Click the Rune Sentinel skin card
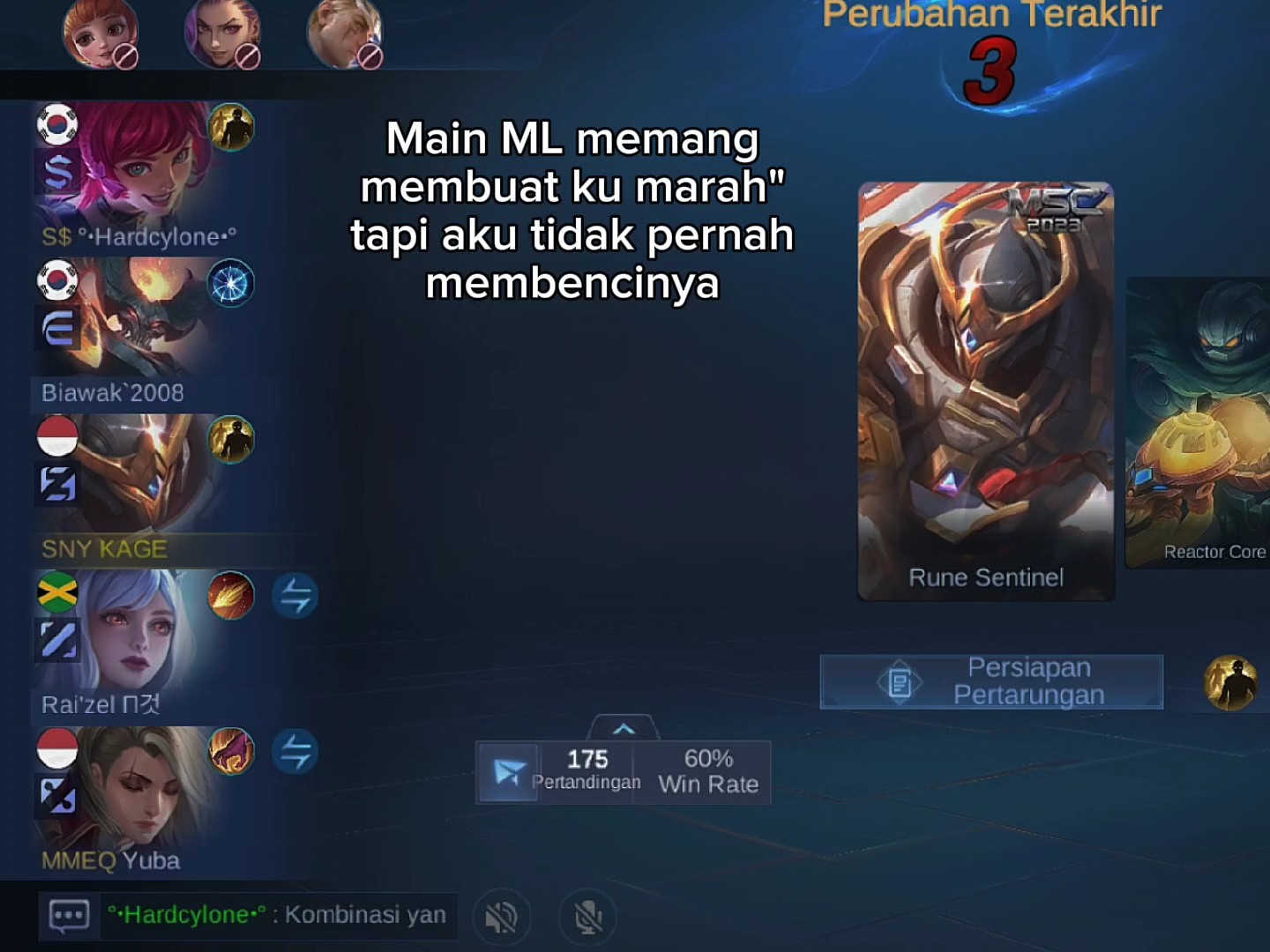 click(x=985, y=388)
